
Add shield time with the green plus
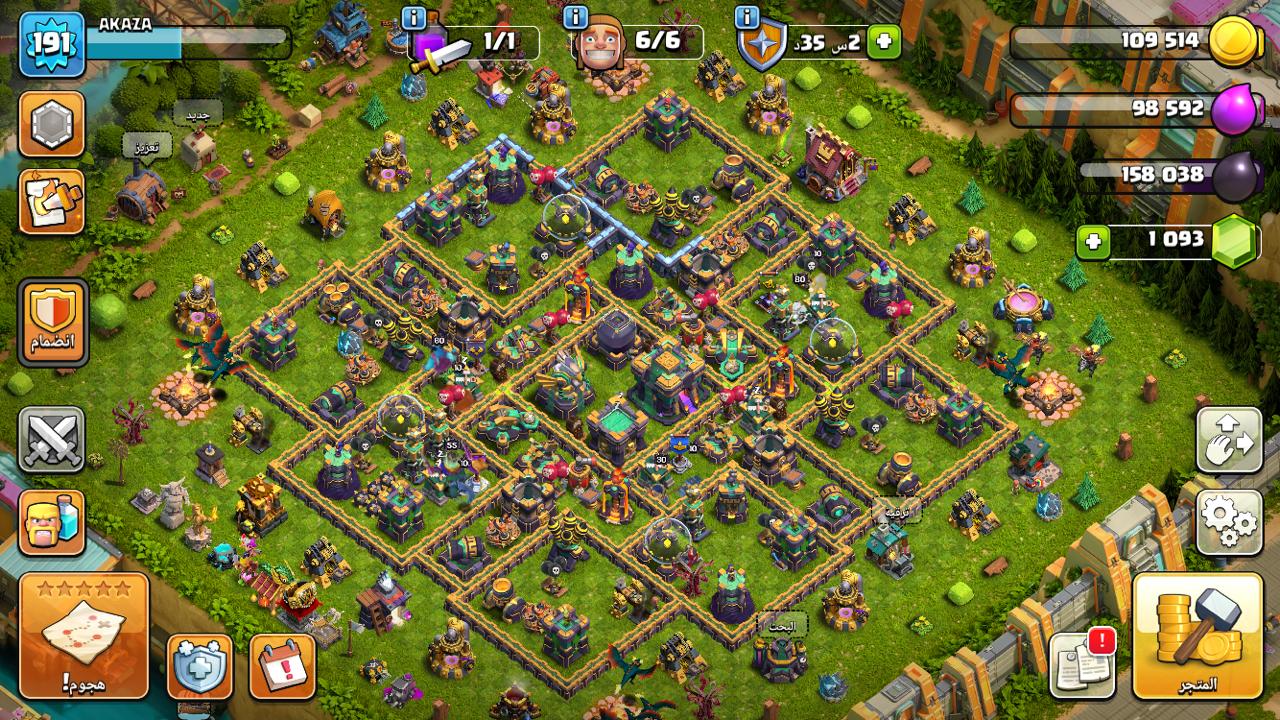tap(883, 42)
